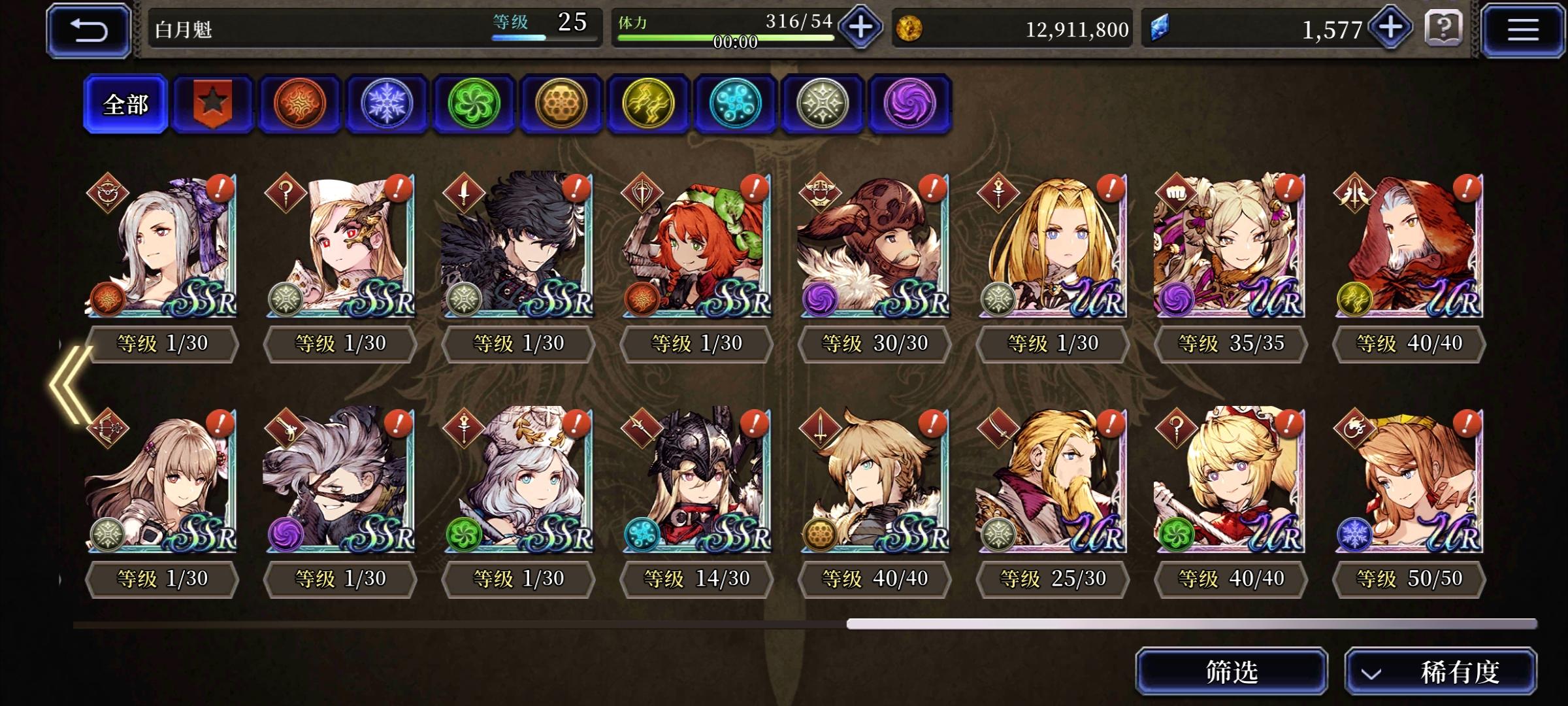Switch to the 全部 filter tab
The image size is (1568, 706).
(x=125, y=105)
